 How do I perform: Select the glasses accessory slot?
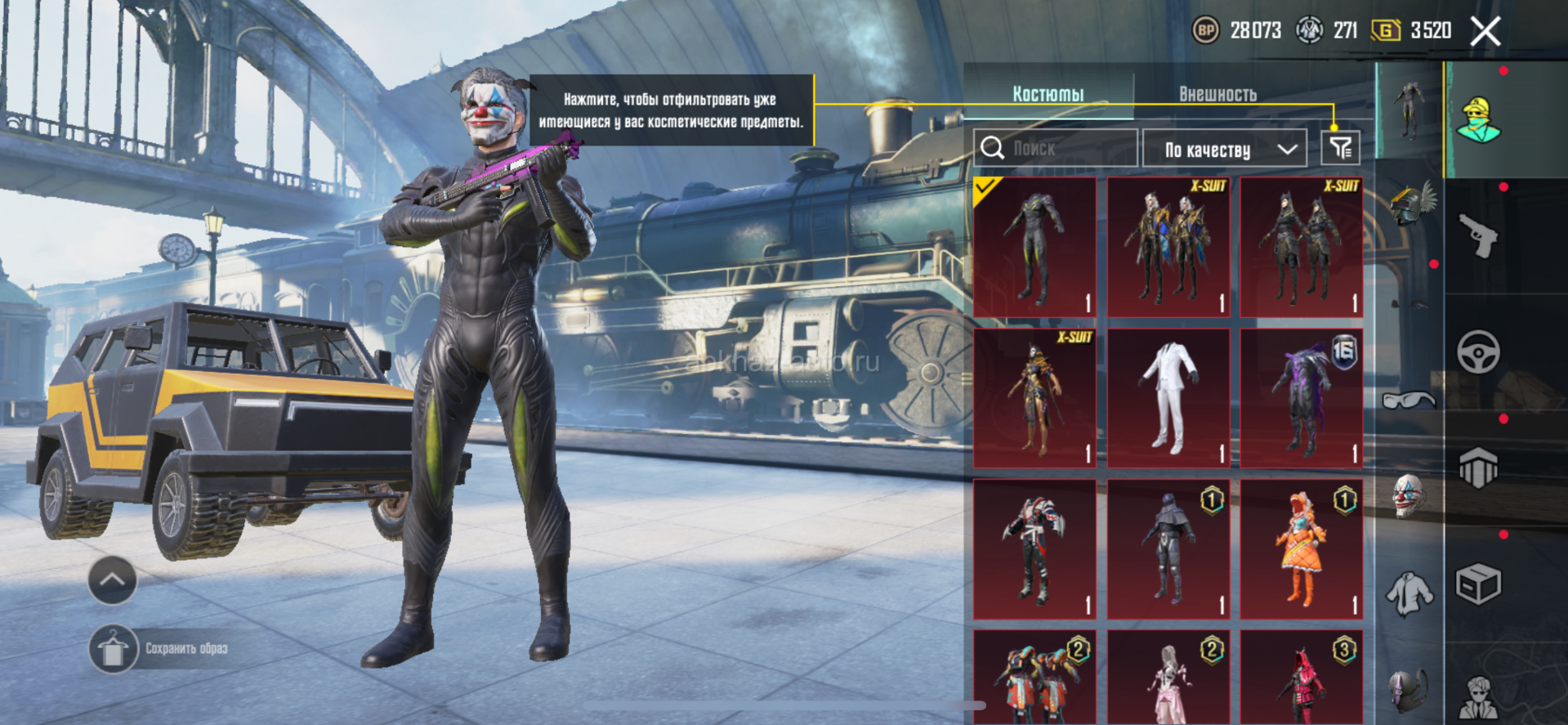click(x=1409, y=400)
